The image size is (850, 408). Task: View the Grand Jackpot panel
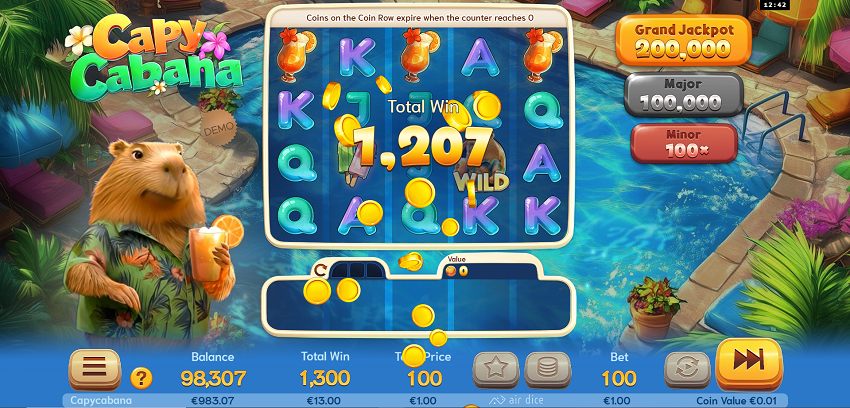(x=685, y=38)
